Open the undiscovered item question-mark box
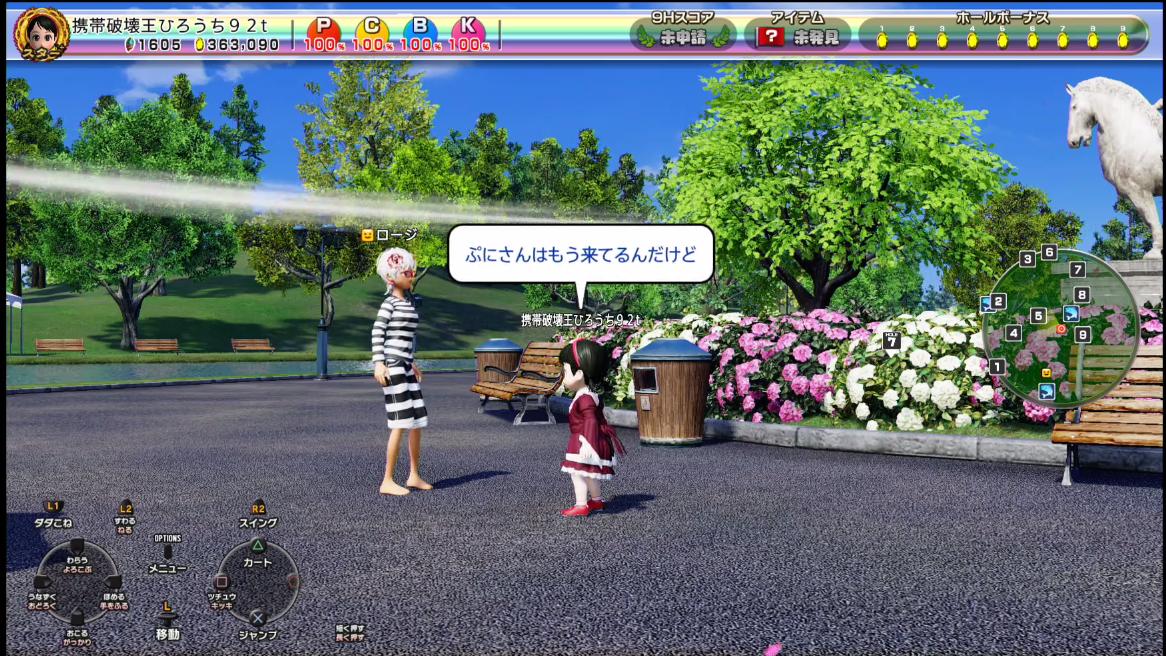 pyautogui.click(x=769, y=38)
